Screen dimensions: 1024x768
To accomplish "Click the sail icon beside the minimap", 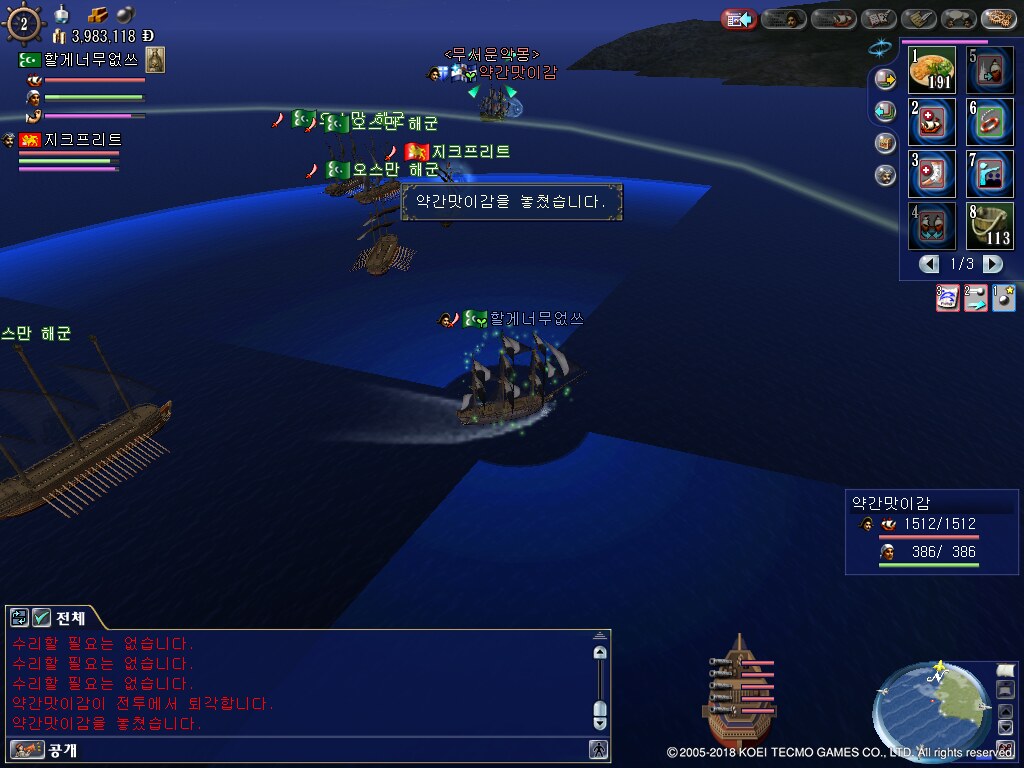I will 1006,670.
